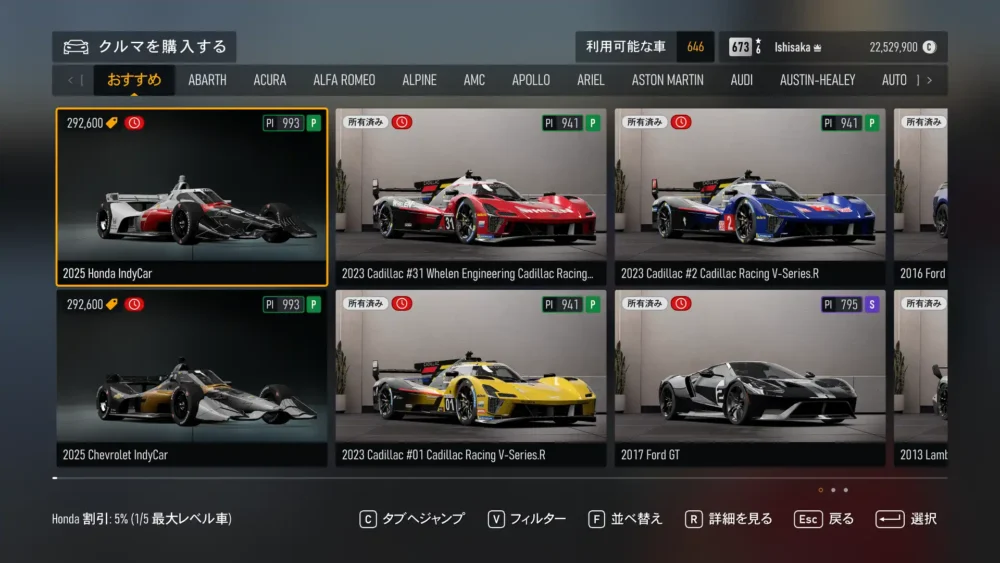1000x563 pixels.
Task: Switch to the ALPINE tab
Action: [419, 80]
